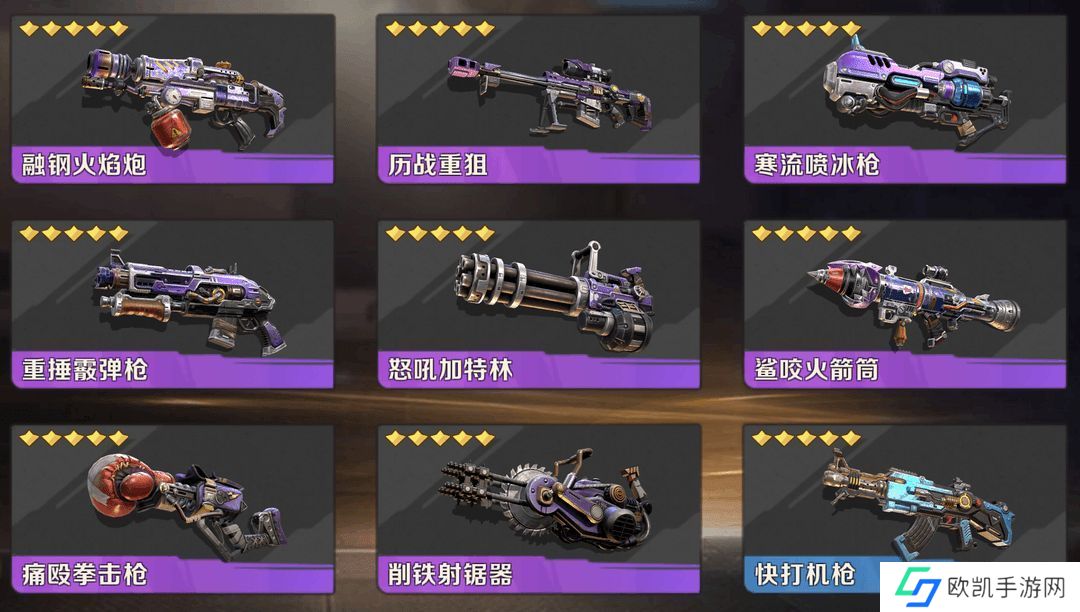Select the 重捶霰弹枪 shotgun card

[173, 304]
